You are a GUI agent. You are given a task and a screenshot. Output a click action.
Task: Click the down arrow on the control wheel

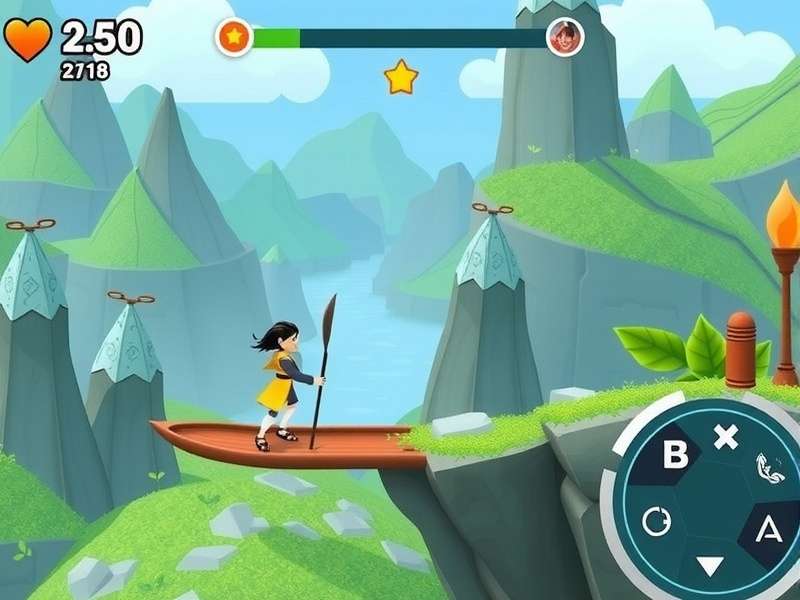[709, 566]
